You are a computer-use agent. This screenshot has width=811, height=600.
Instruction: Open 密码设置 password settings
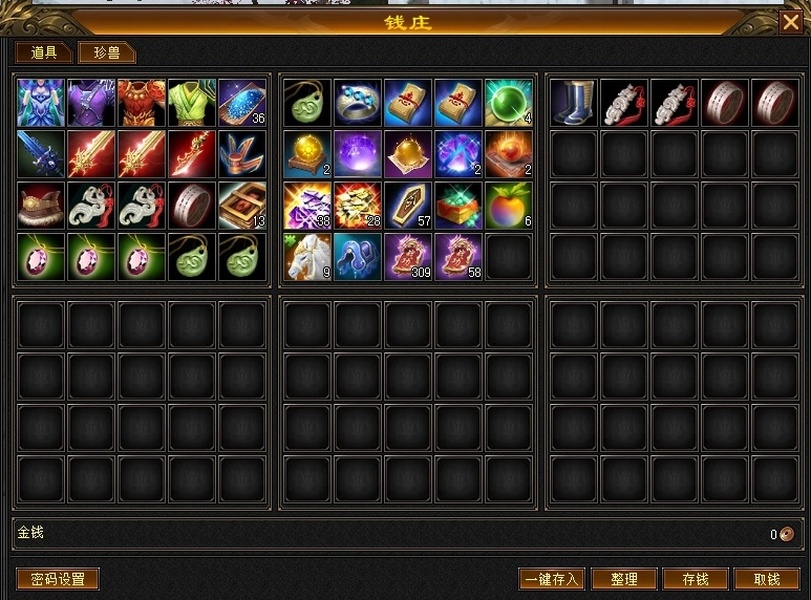click(58, 579)
